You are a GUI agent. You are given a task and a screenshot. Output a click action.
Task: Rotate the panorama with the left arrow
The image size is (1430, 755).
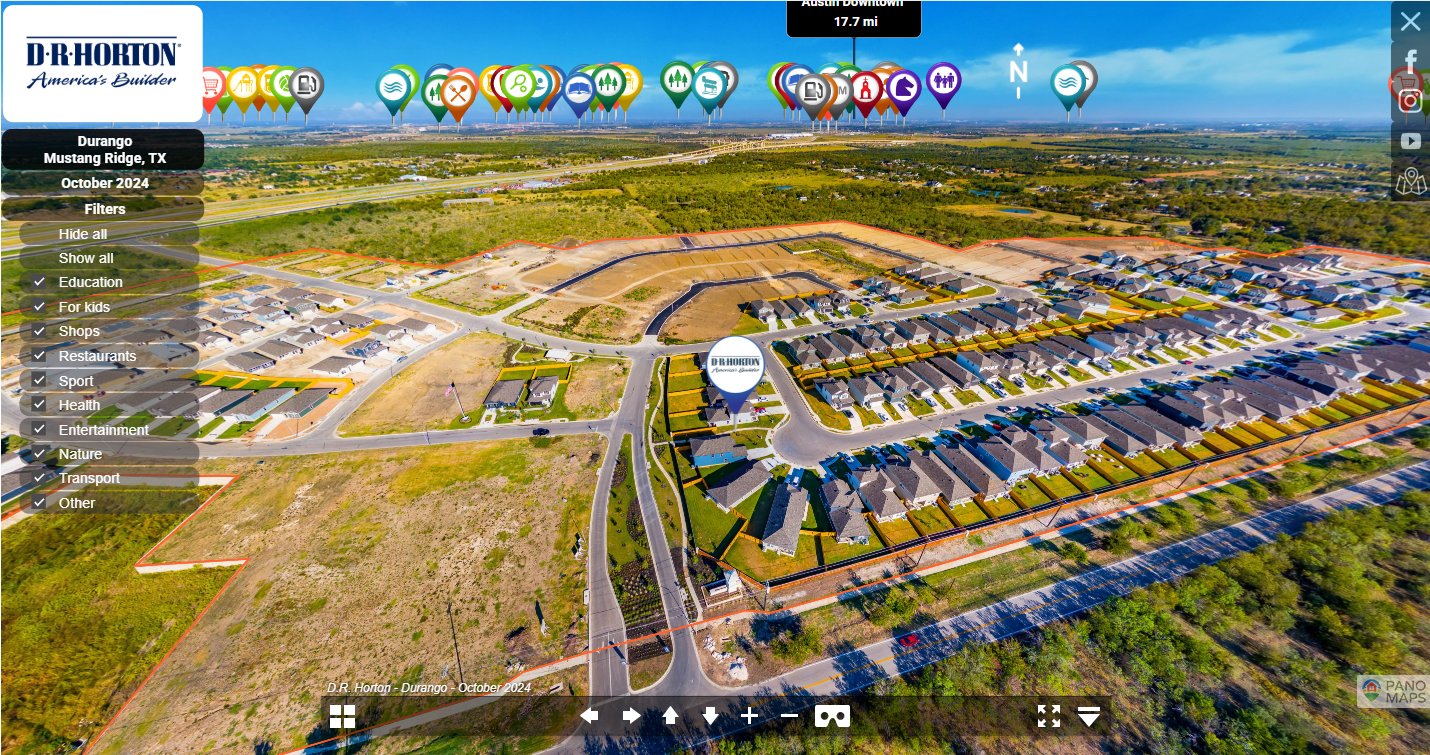tap(590, 716)
